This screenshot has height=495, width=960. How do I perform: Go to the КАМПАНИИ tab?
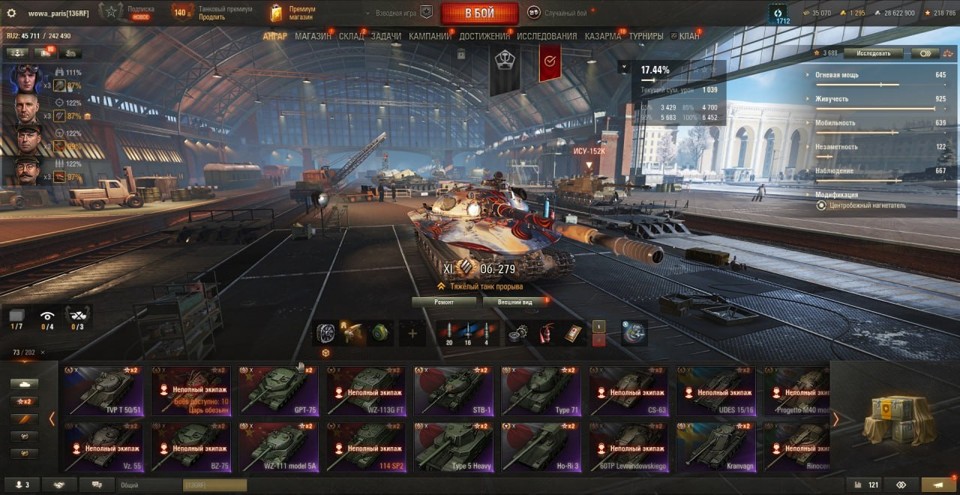429,36
